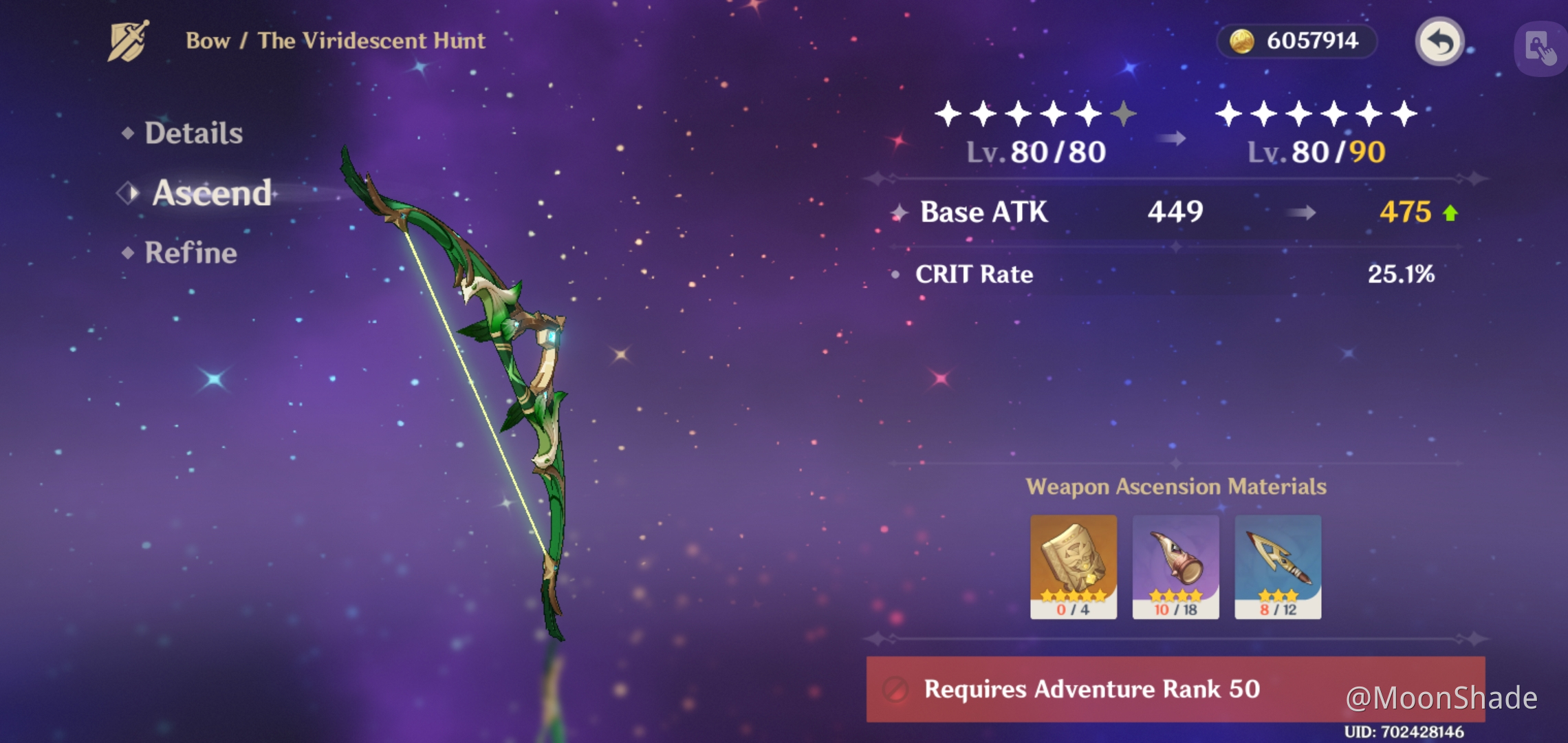
Task: View the arrowhead ascension material slot
Action: pyautogui.click(x=1278, y=566)
